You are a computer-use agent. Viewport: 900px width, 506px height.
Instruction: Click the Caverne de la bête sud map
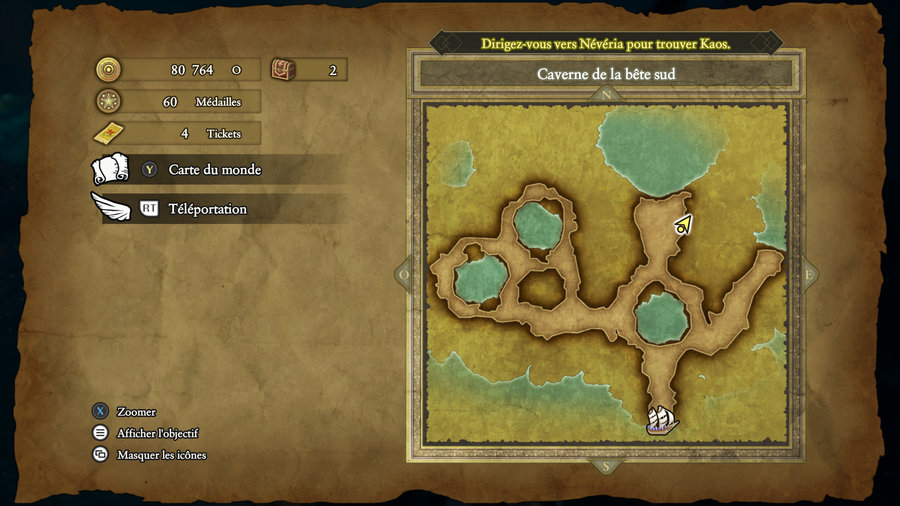[605, 278]
